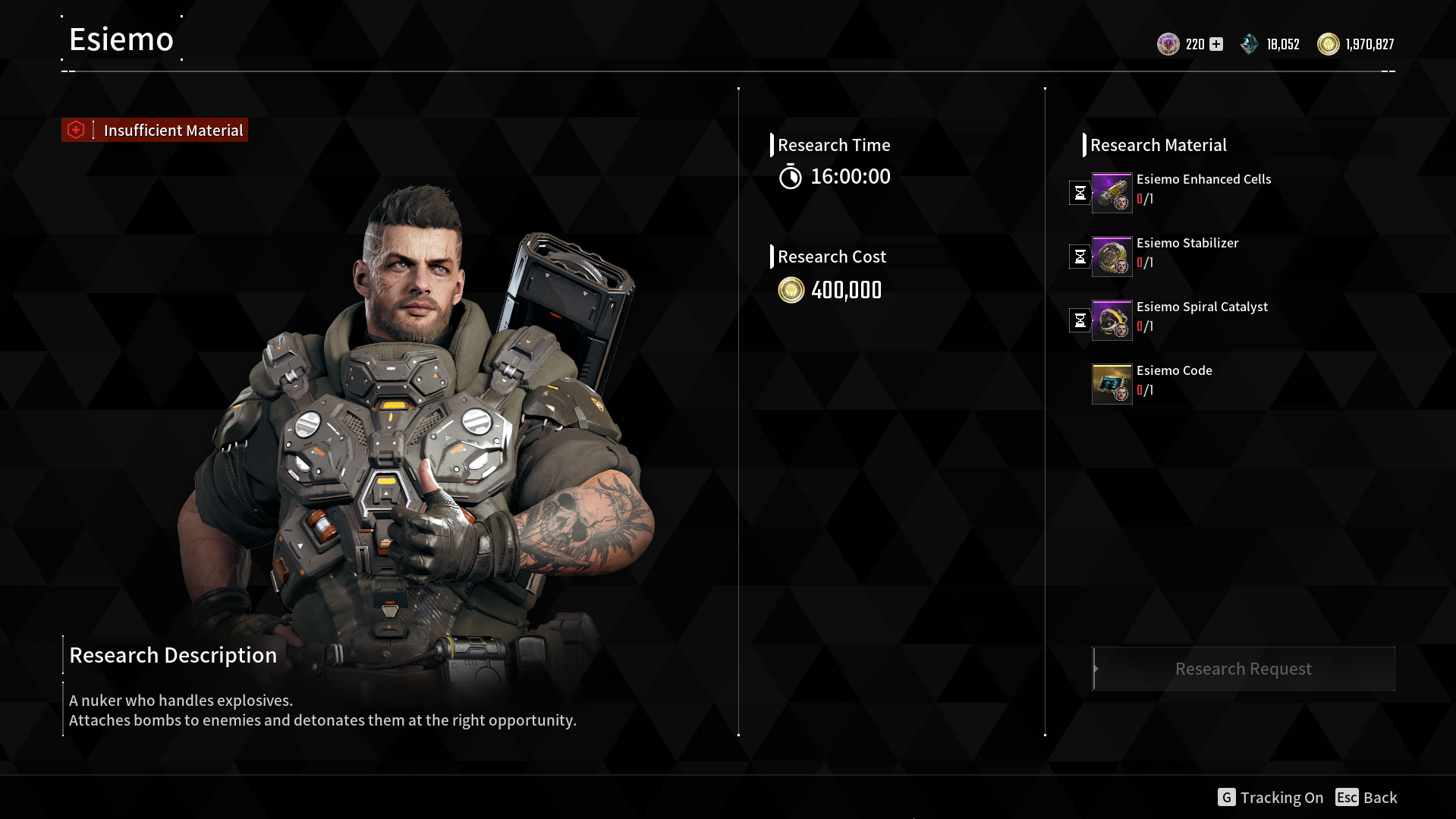This screenshot has height=819, width=1456.
Task: Turn off material tracking via Tracking On
Action: tap(1271, 797)
